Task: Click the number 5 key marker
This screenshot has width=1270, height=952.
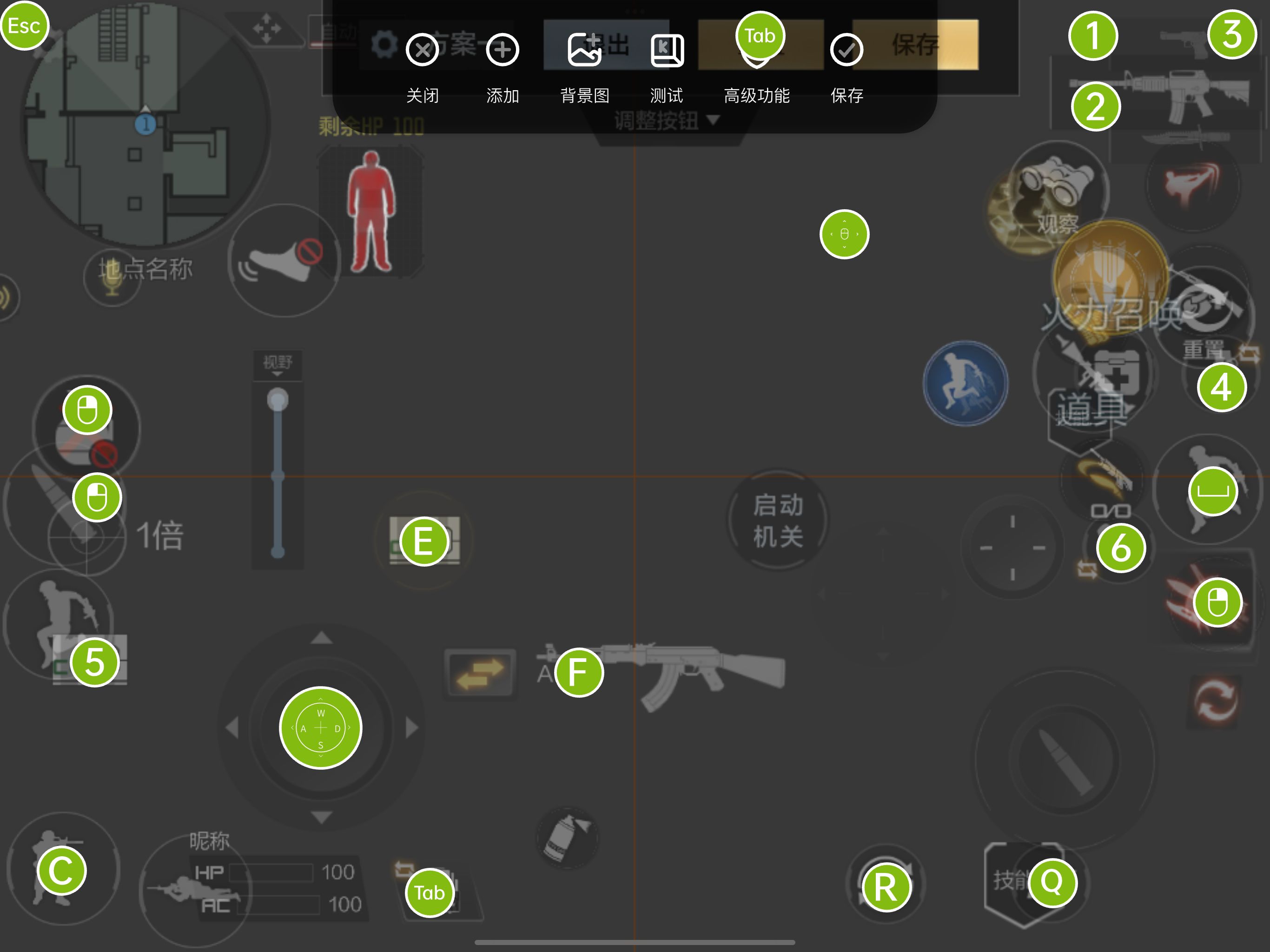Action: [95, 662]
